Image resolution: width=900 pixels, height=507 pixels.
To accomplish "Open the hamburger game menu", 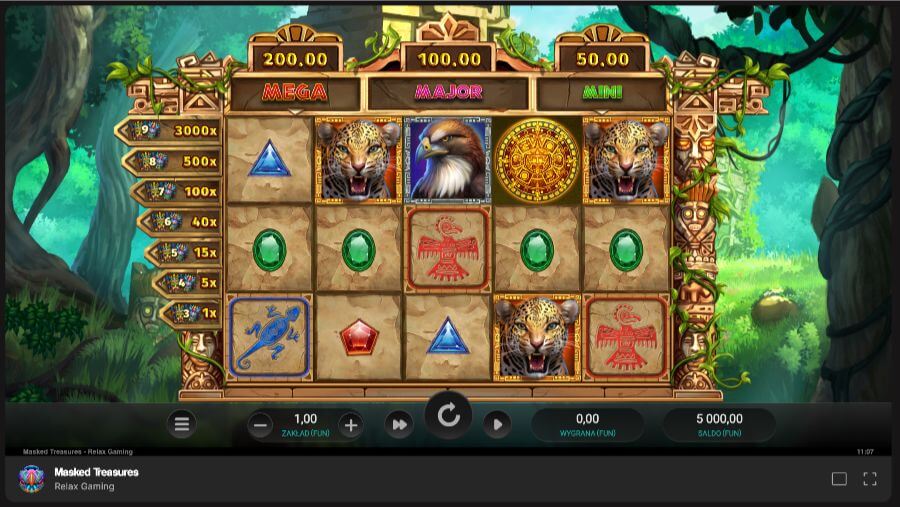I will click(182, 425).
